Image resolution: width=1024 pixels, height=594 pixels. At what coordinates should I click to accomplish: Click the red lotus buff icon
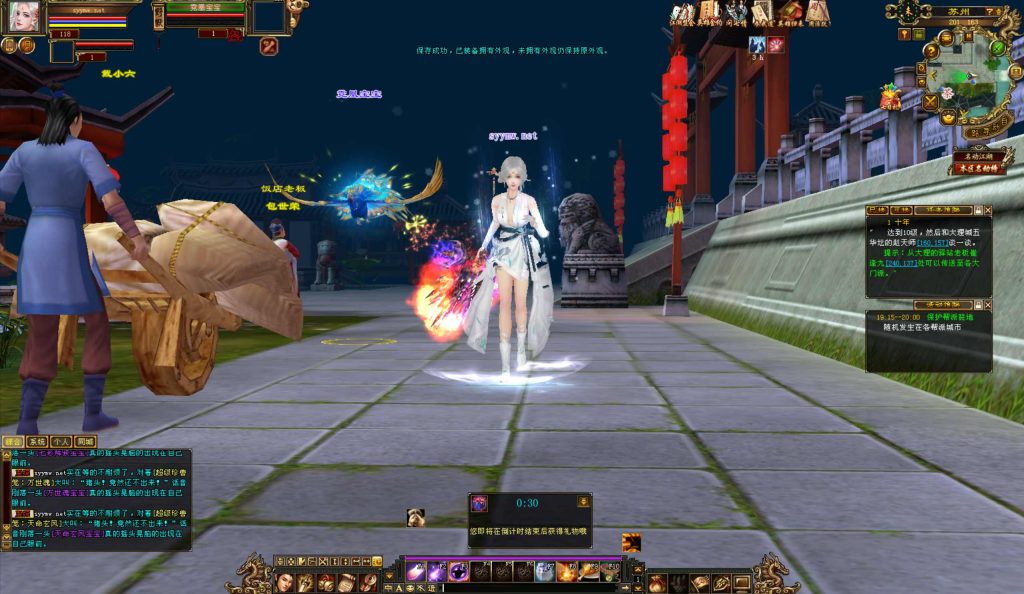tap(775, 45)
